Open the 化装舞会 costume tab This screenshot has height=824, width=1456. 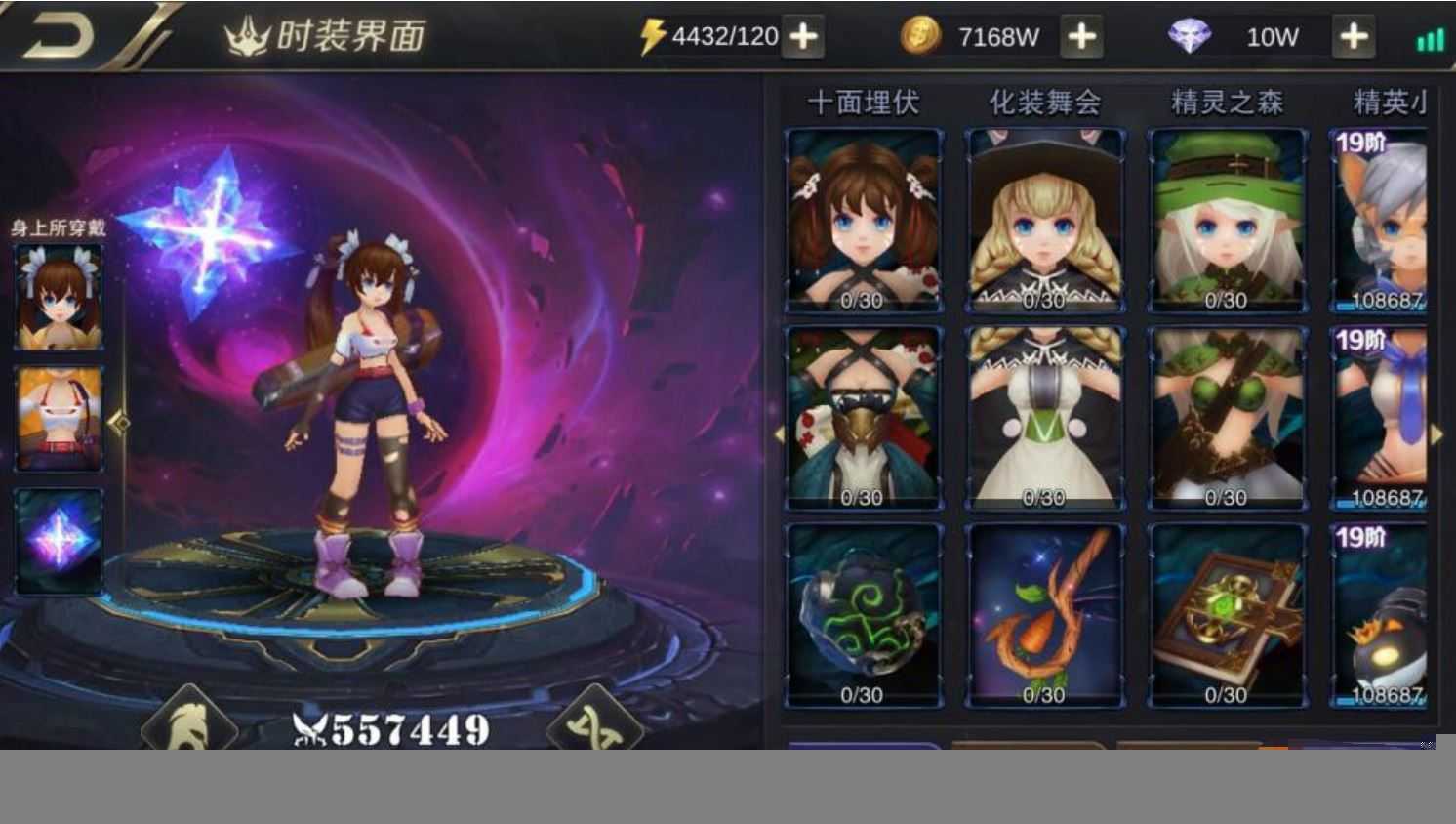coord(1044,100)
